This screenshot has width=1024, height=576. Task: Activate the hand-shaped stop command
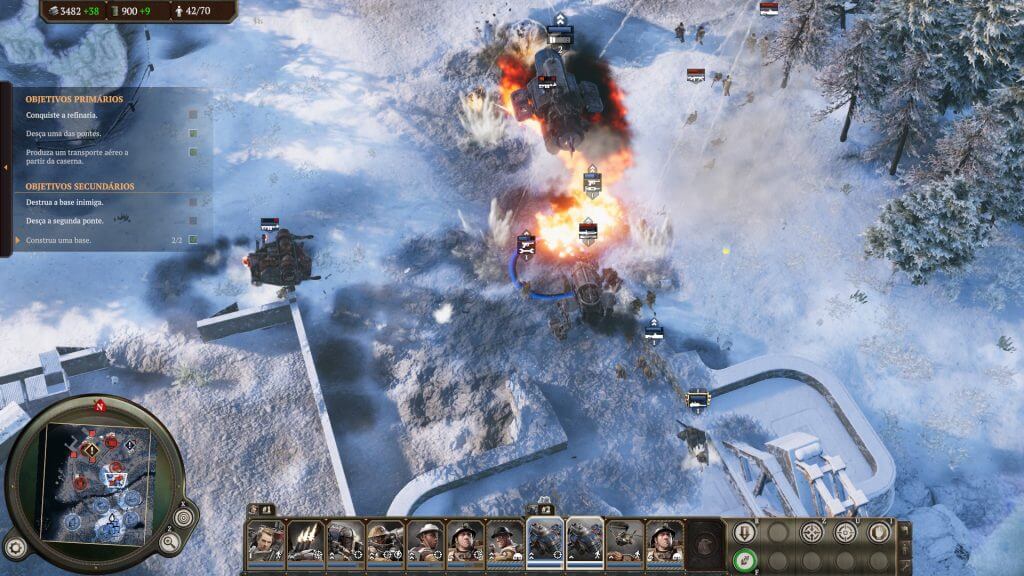pos(879,532)
